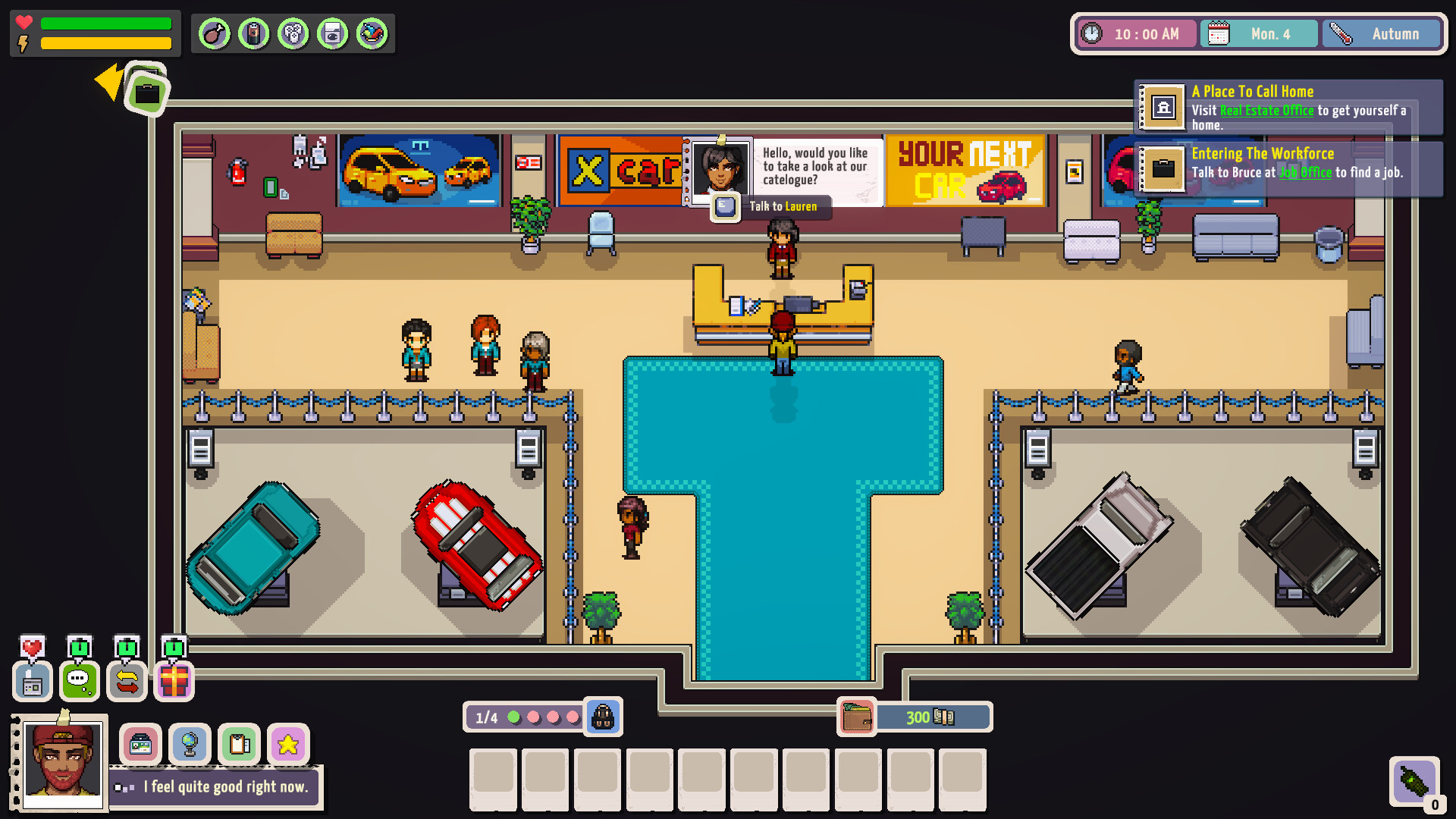Check the hunger (chicken leg) status icon

[213, 33]
